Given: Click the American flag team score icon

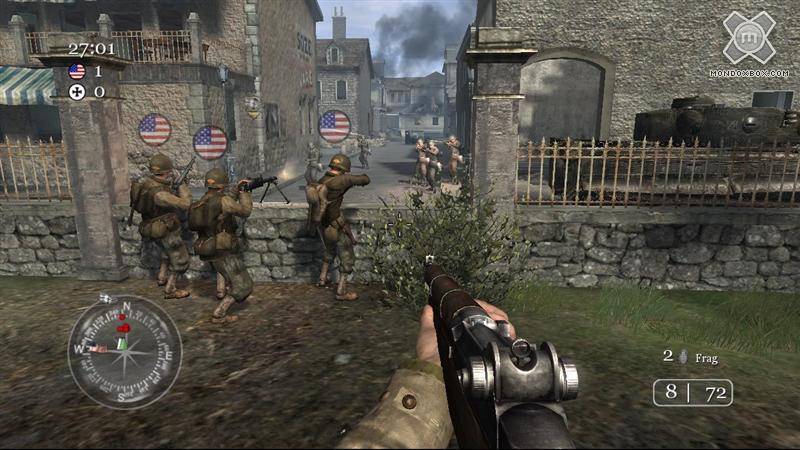Looking at the screenshot, I should (77, 71).
